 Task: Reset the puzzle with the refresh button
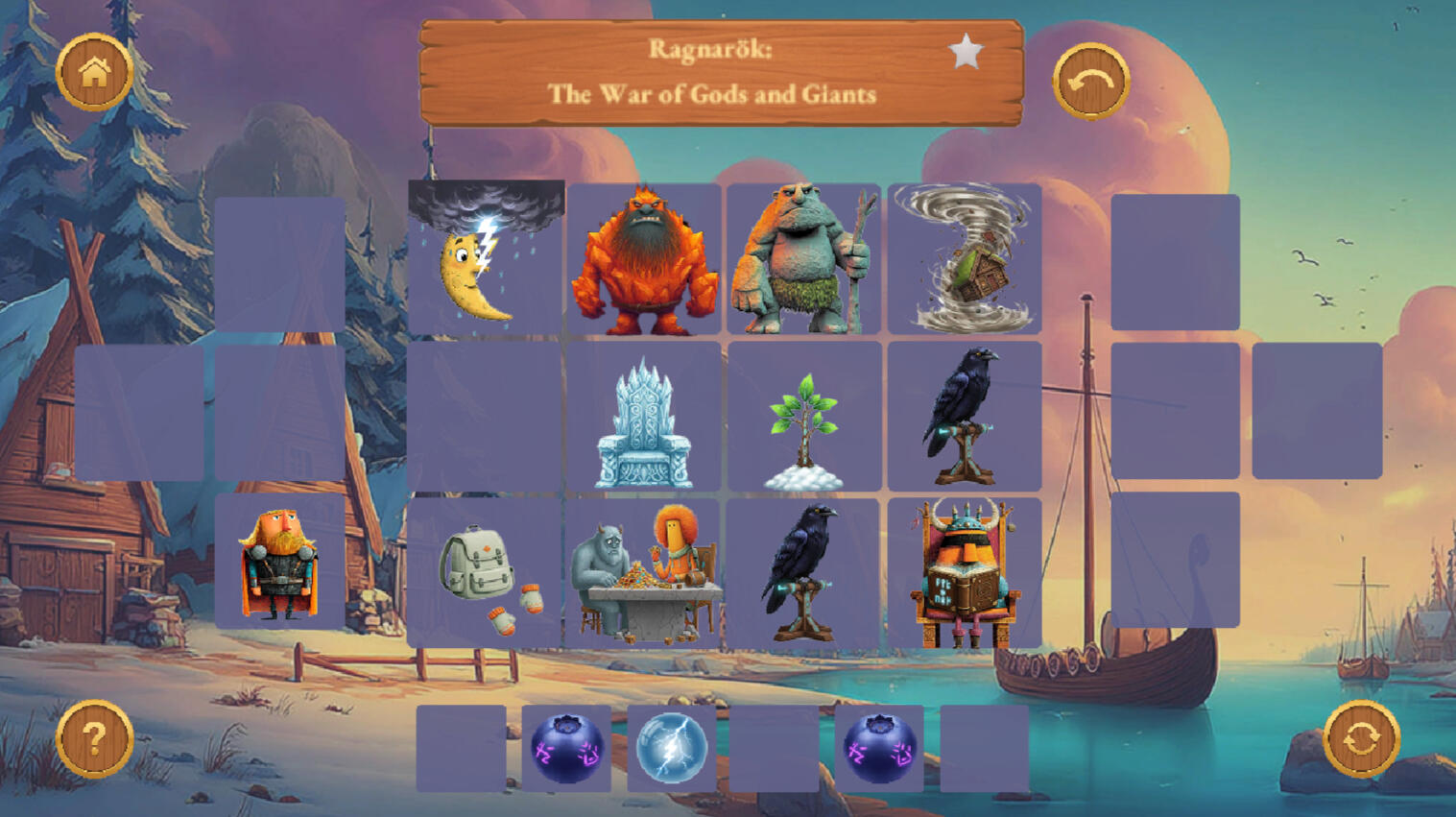coord(1361,739)
